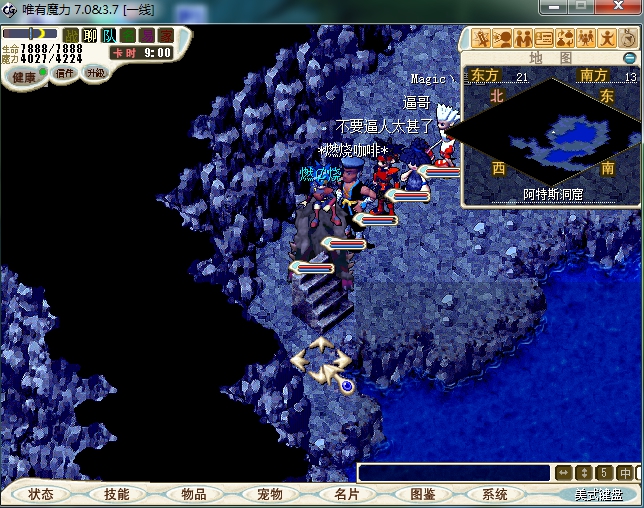
Task: Open the 图鉴 album menu
Action: [x=423, y=494]
